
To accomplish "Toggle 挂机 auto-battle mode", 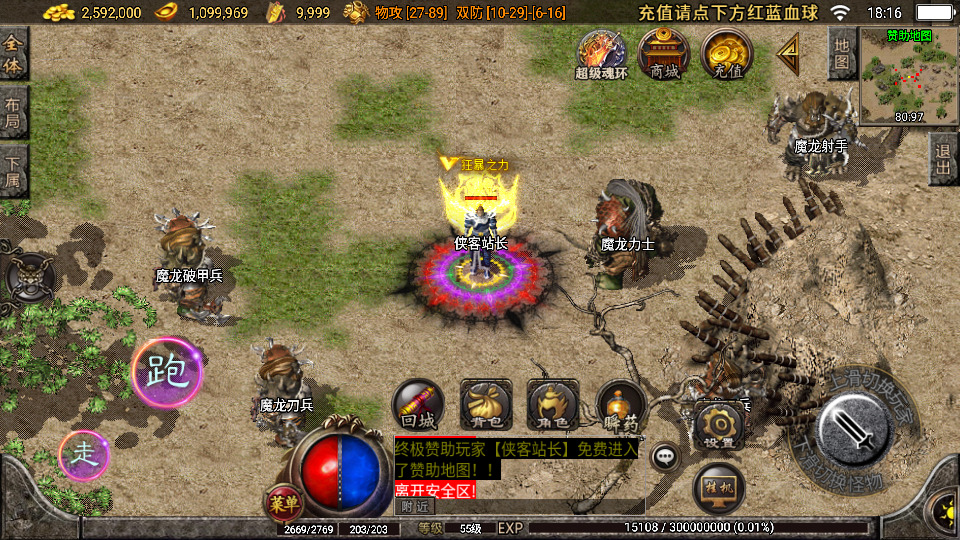I will [x=718, y=485].
